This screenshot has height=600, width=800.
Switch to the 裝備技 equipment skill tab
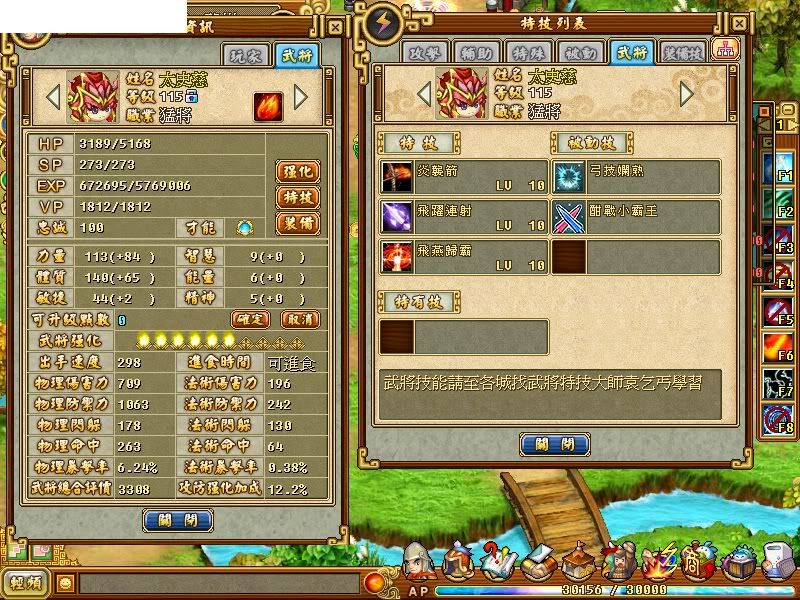click(x=683, y=52)
